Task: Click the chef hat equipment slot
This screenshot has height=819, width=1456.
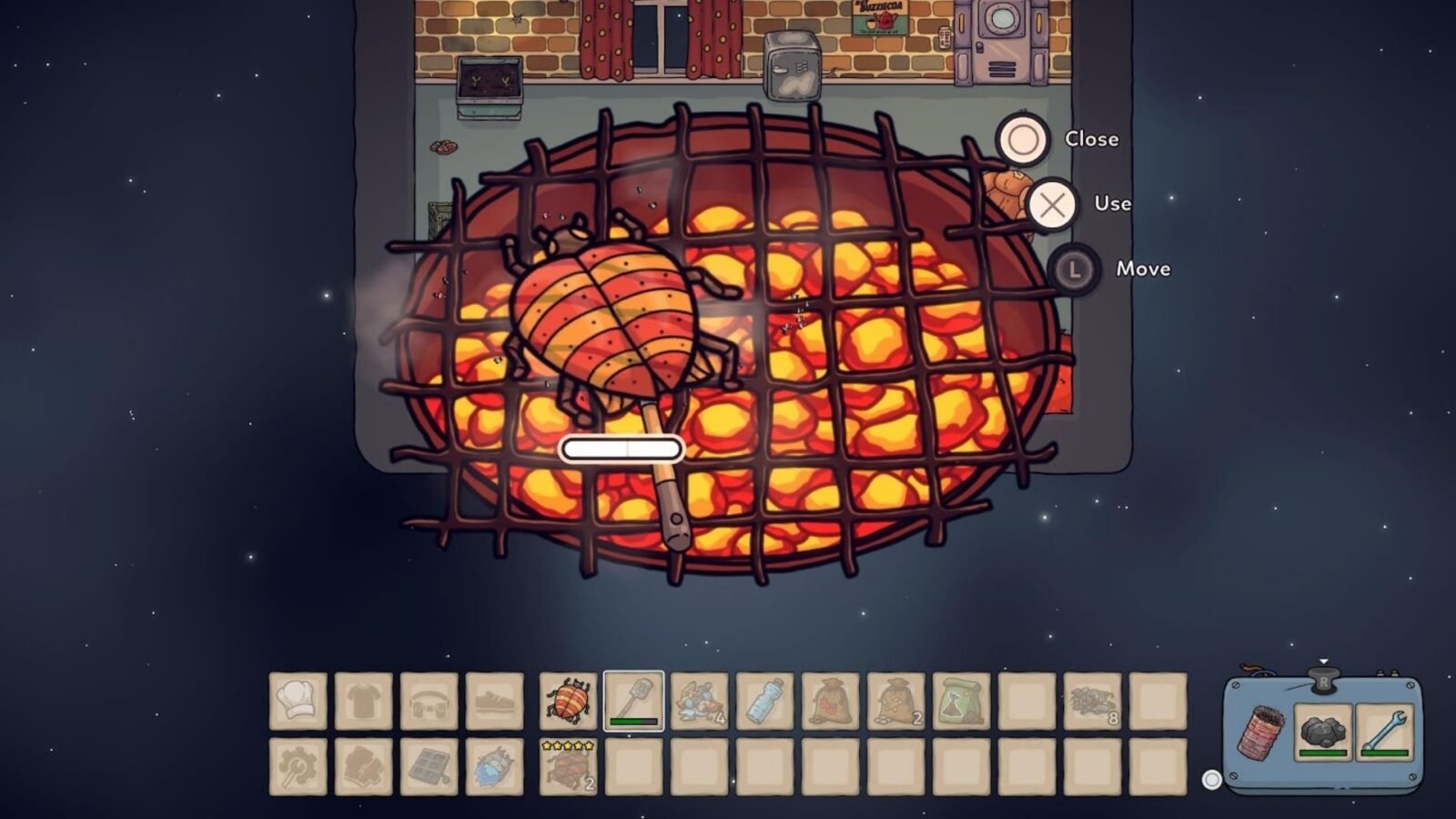Action: click(x=298, y=702)
